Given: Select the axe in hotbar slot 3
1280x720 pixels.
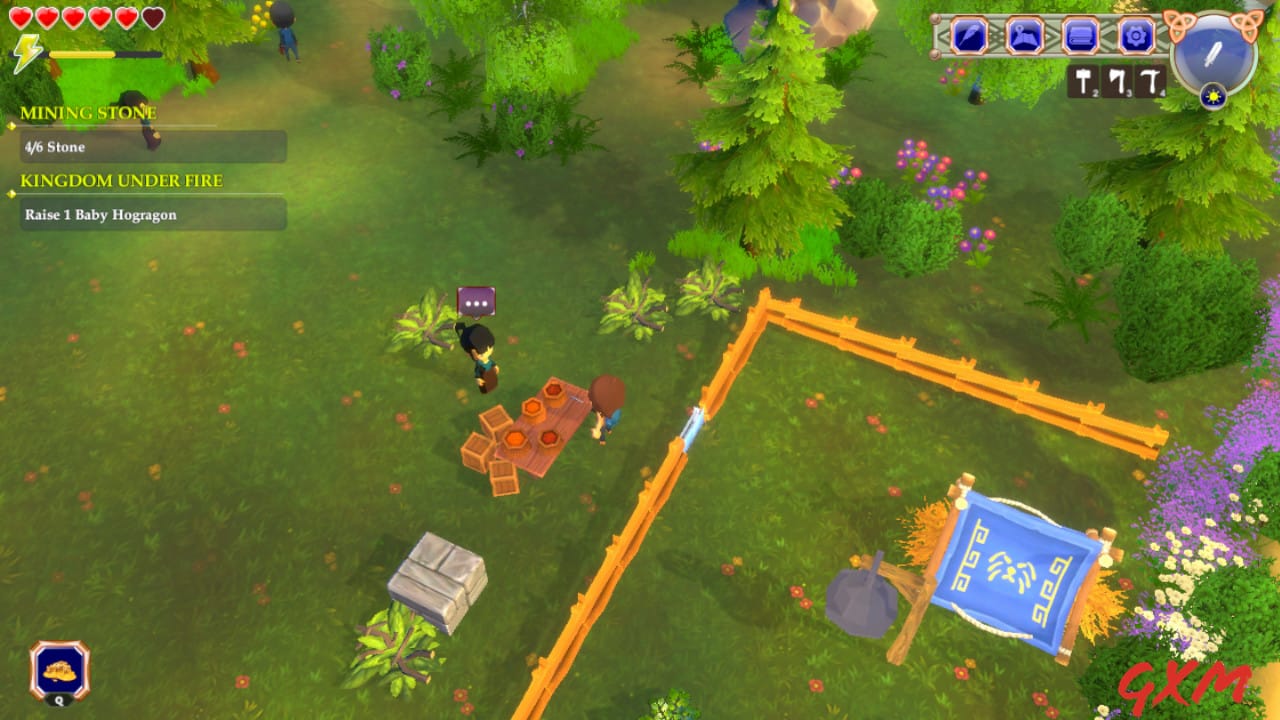Looking at the screenshot, I should [x=1116, y=79].
